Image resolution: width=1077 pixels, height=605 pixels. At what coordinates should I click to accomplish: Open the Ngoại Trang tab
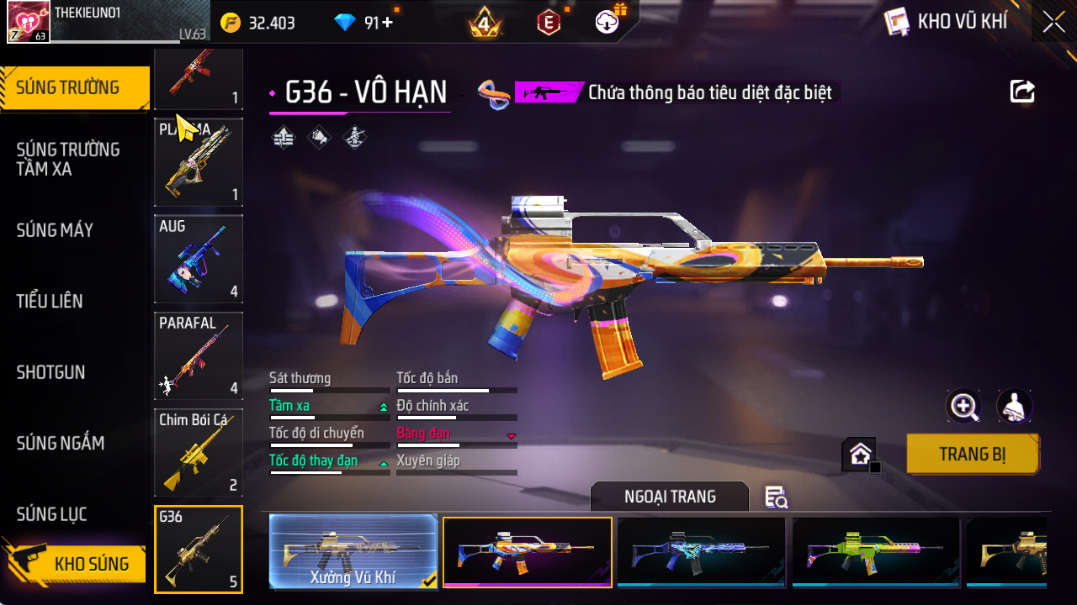coord(669,496)
